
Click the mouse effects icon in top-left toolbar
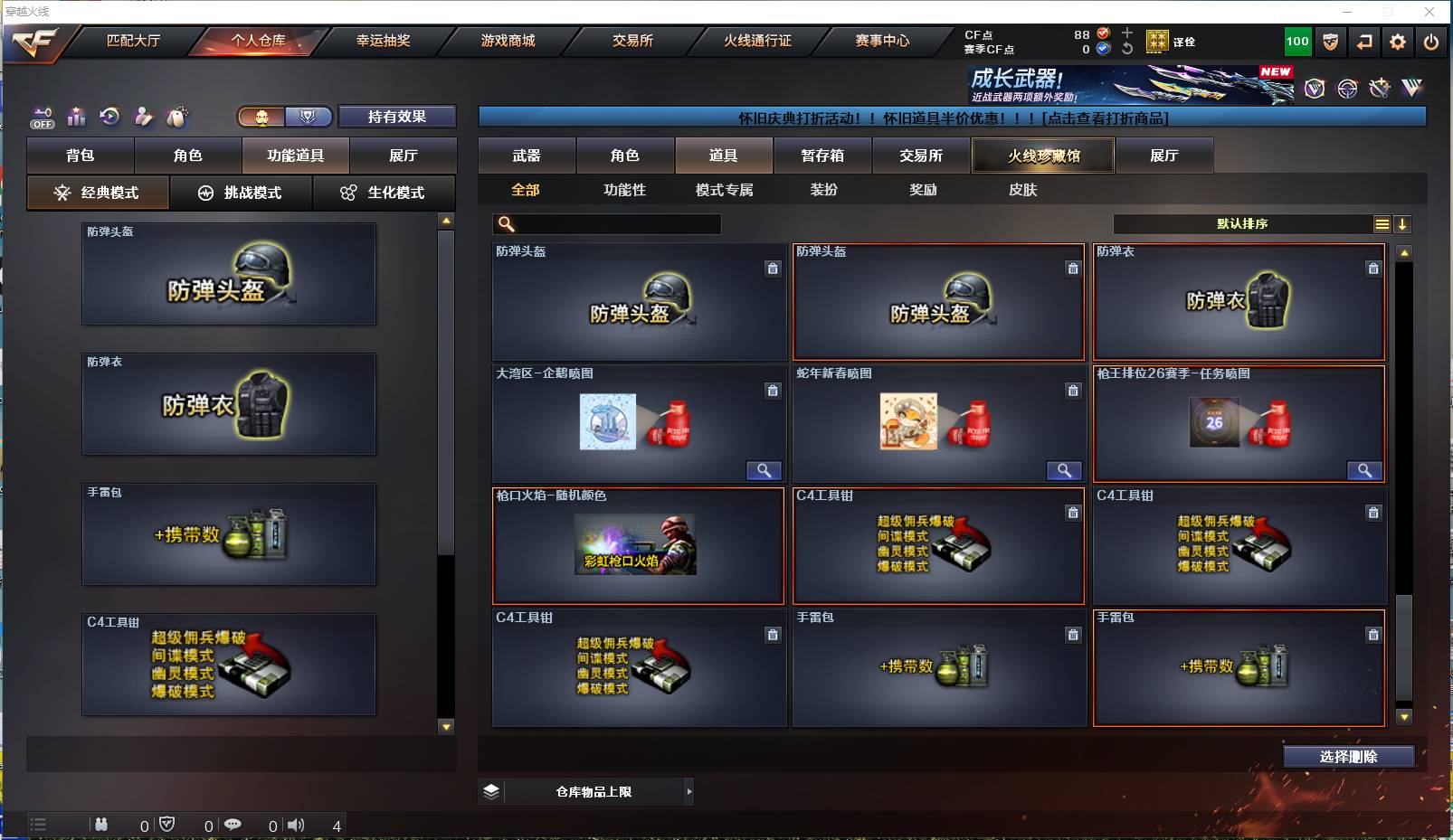point(177,116)
